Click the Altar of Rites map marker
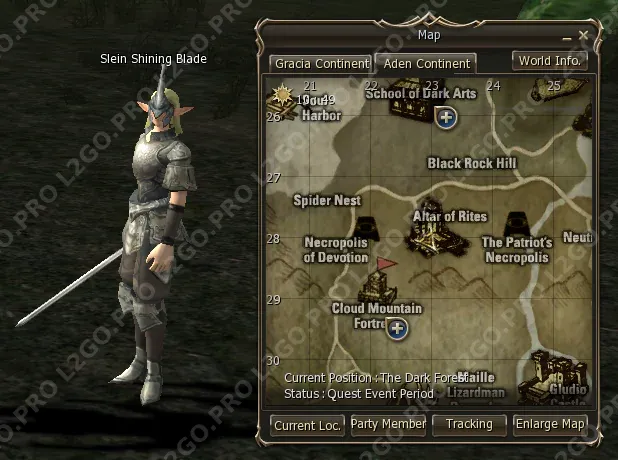618x460 pixels. (438, 236)
